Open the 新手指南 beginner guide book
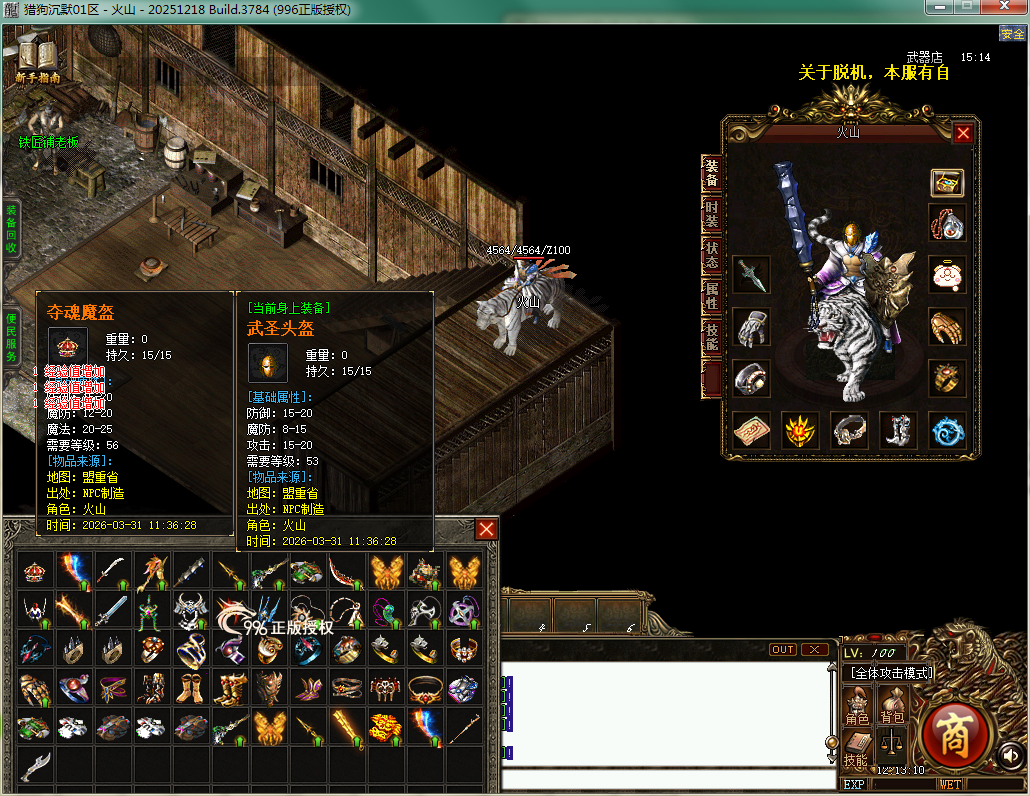 (x=38, y=58)
